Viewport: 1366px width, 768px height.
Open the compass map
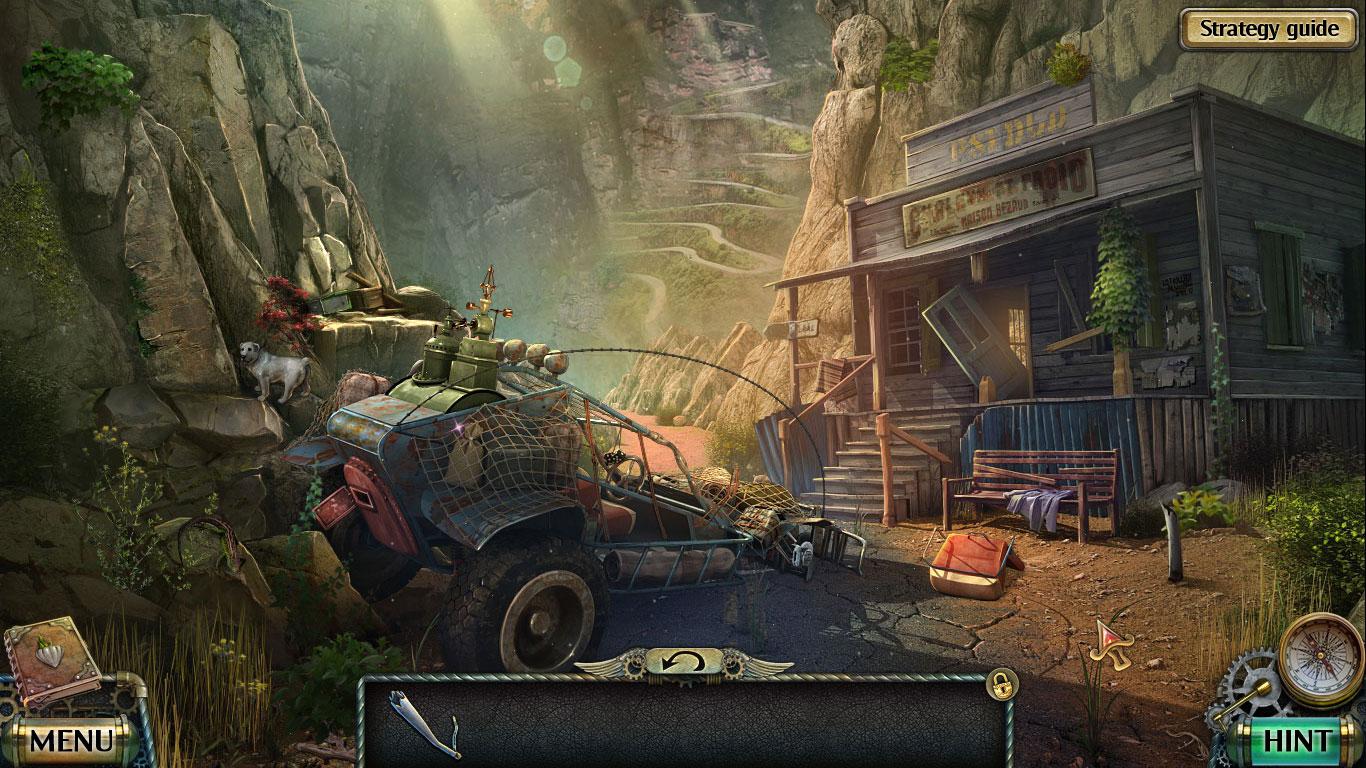1321,659
